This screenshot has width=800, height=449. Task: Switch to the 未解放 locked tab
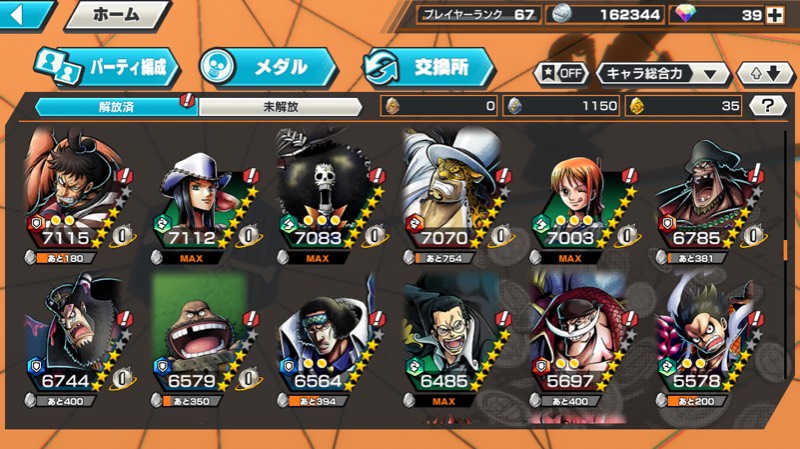280,105
